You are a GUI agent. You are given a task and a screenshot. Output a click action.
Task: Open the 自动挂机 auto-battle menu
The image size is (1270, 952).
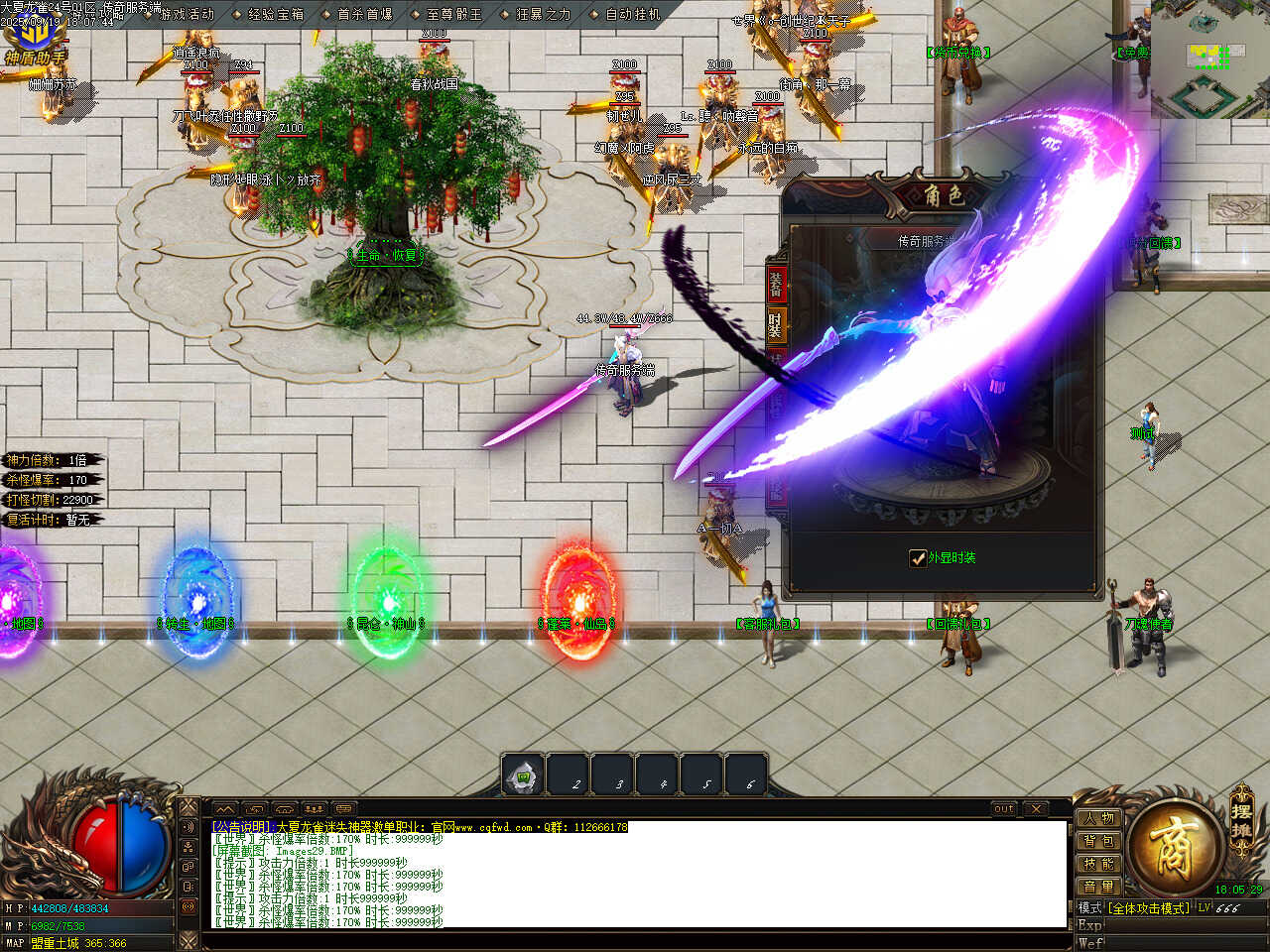[632, 14]
